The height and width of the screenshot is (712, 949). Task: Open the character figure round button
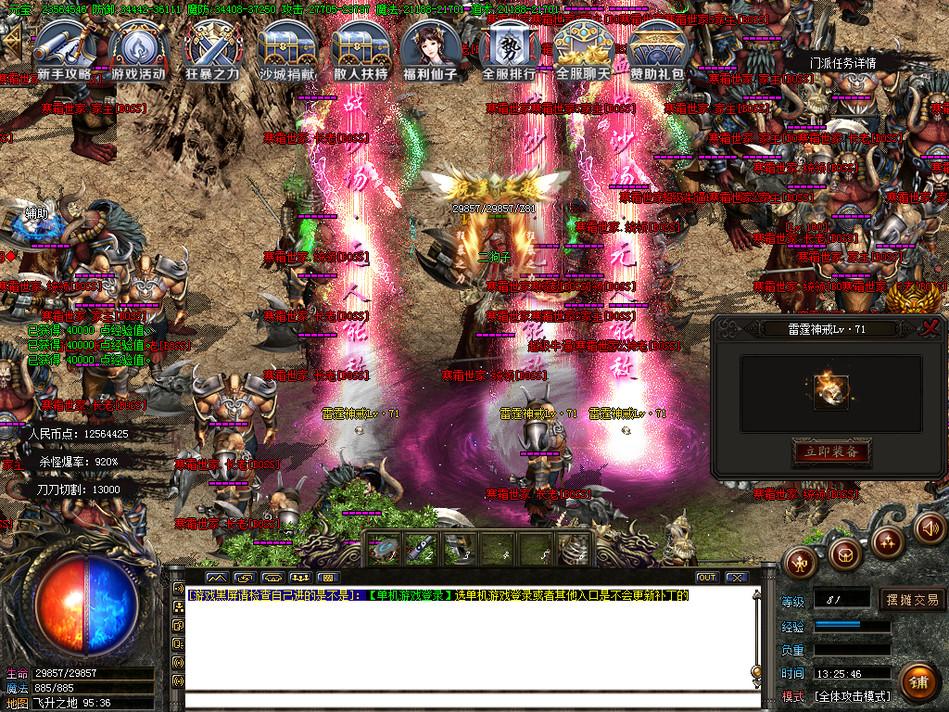coord(801,562)
